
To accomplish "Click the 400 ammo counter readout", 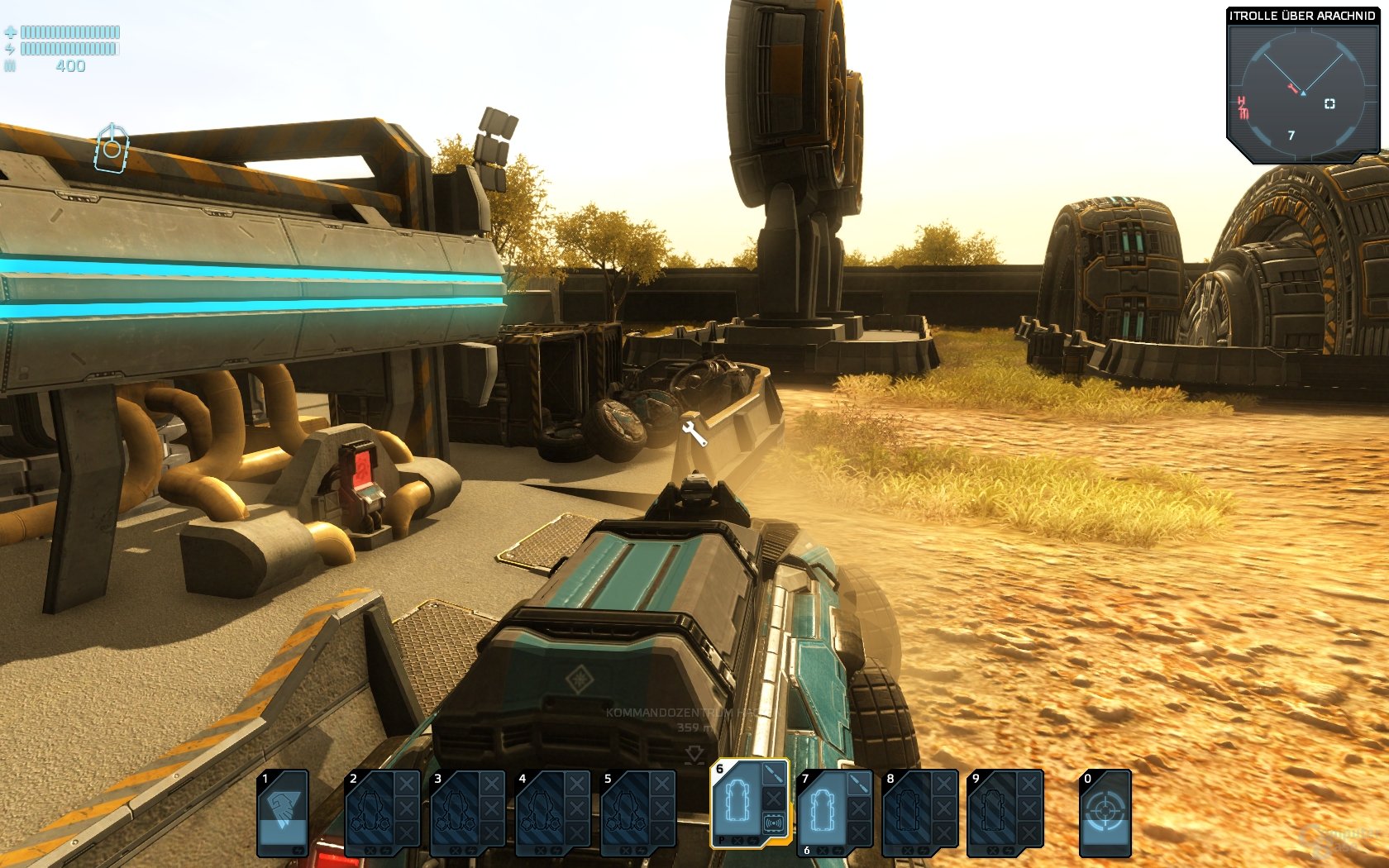I will [70, 66].
